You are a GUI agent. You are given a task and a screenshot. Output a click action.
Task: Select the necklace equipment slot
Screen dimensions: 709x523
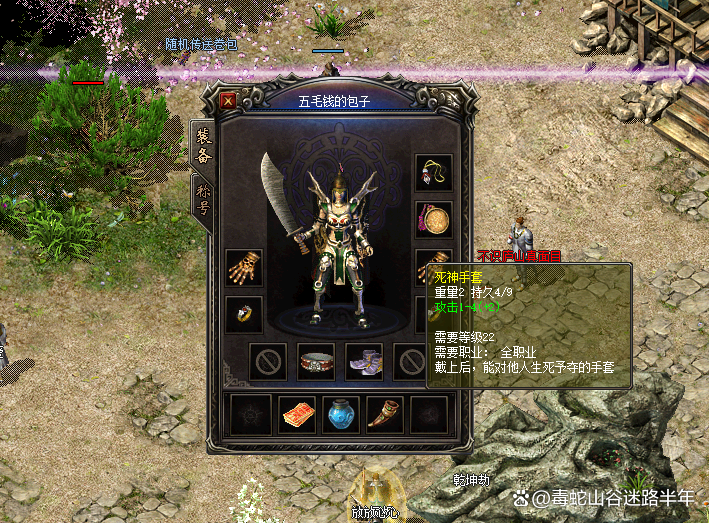tap(434, 173)
